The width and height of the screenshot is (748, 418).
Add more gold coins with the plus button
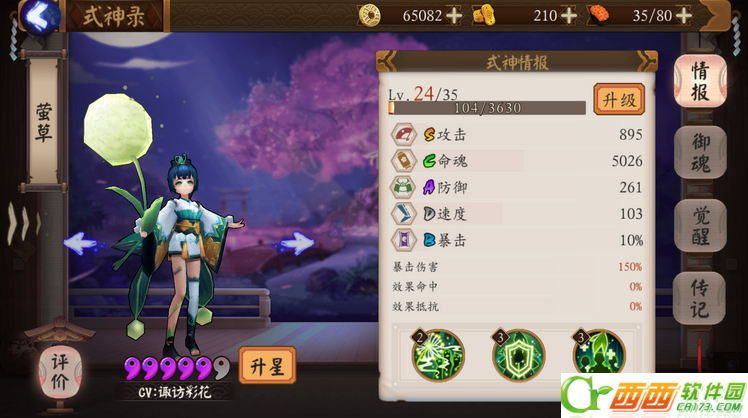(454, 15)
